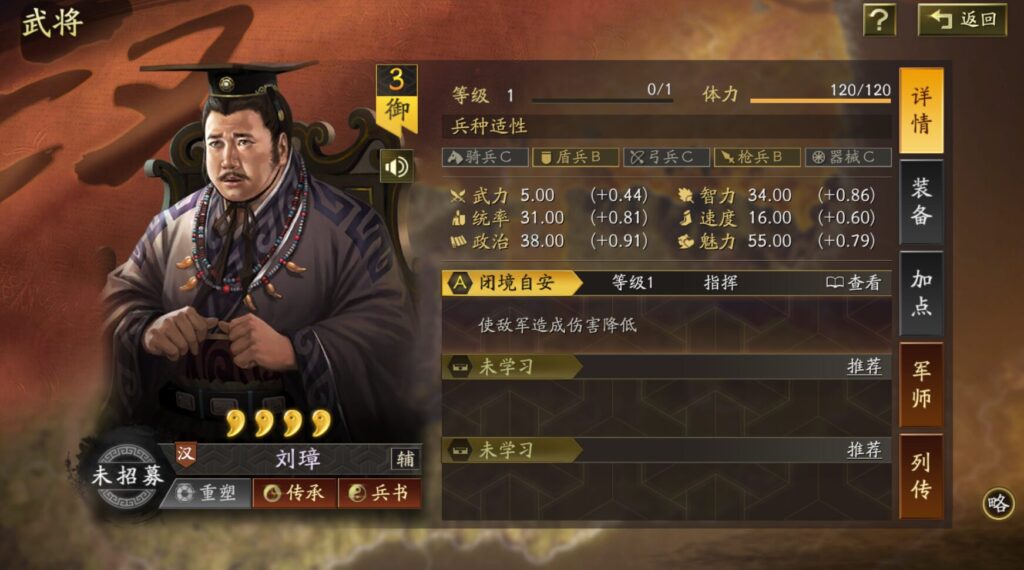Open the 兵书 war manual button

pos(379,493)
